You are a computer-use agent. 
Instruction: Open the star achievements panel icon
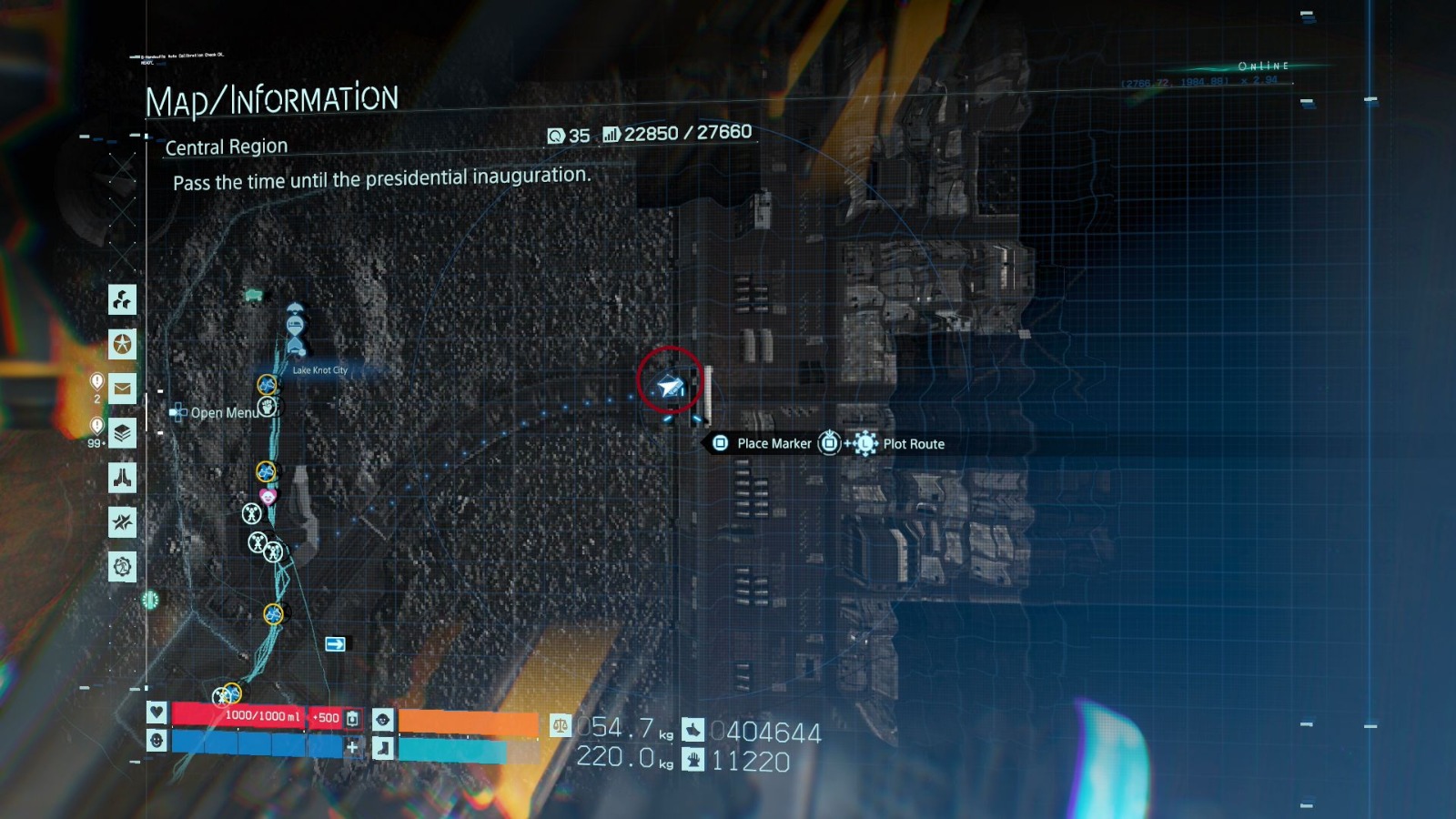click(x=121, y=346)
